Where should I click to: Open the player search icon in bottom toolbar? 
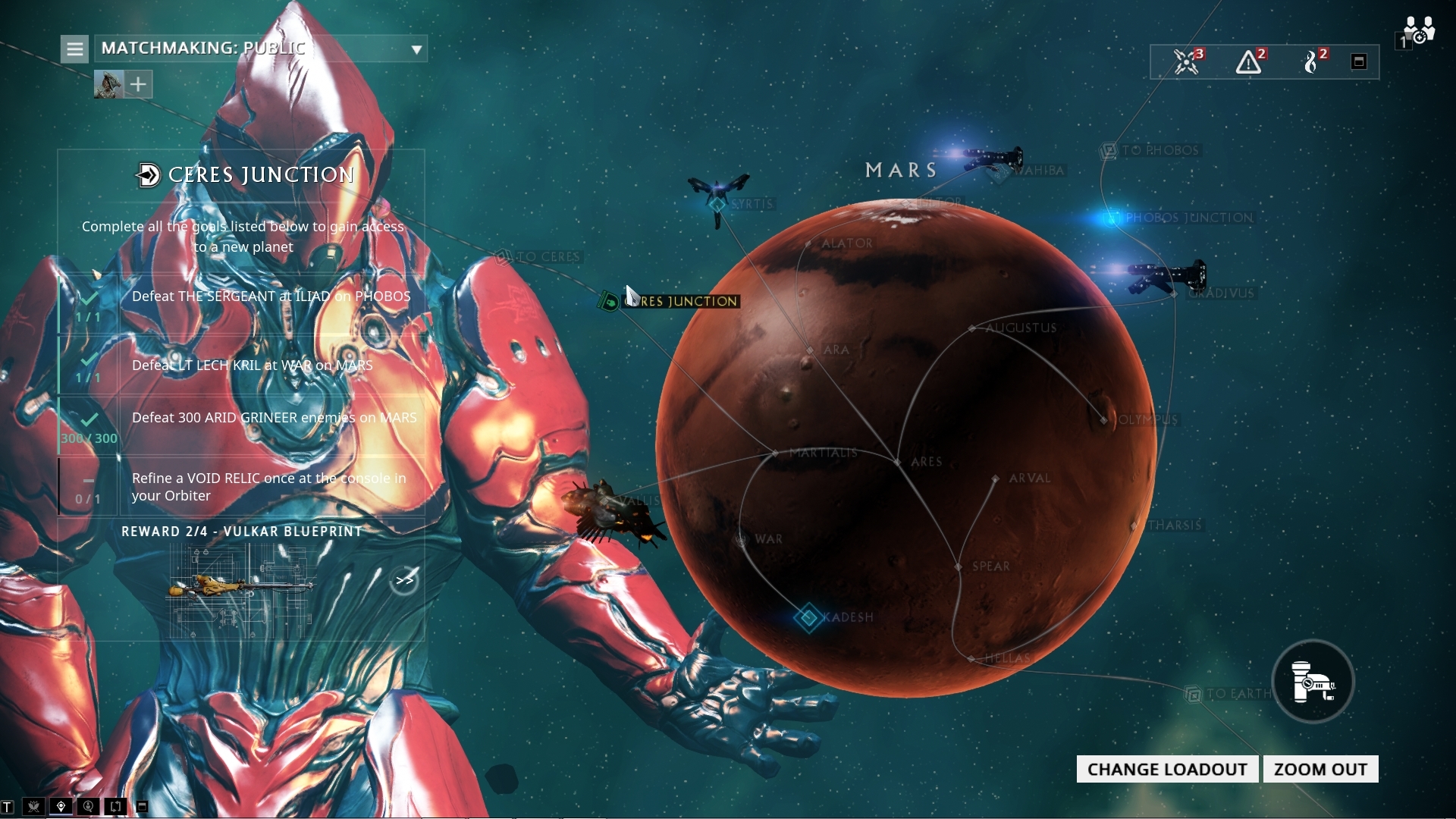(x=89, y=807)
